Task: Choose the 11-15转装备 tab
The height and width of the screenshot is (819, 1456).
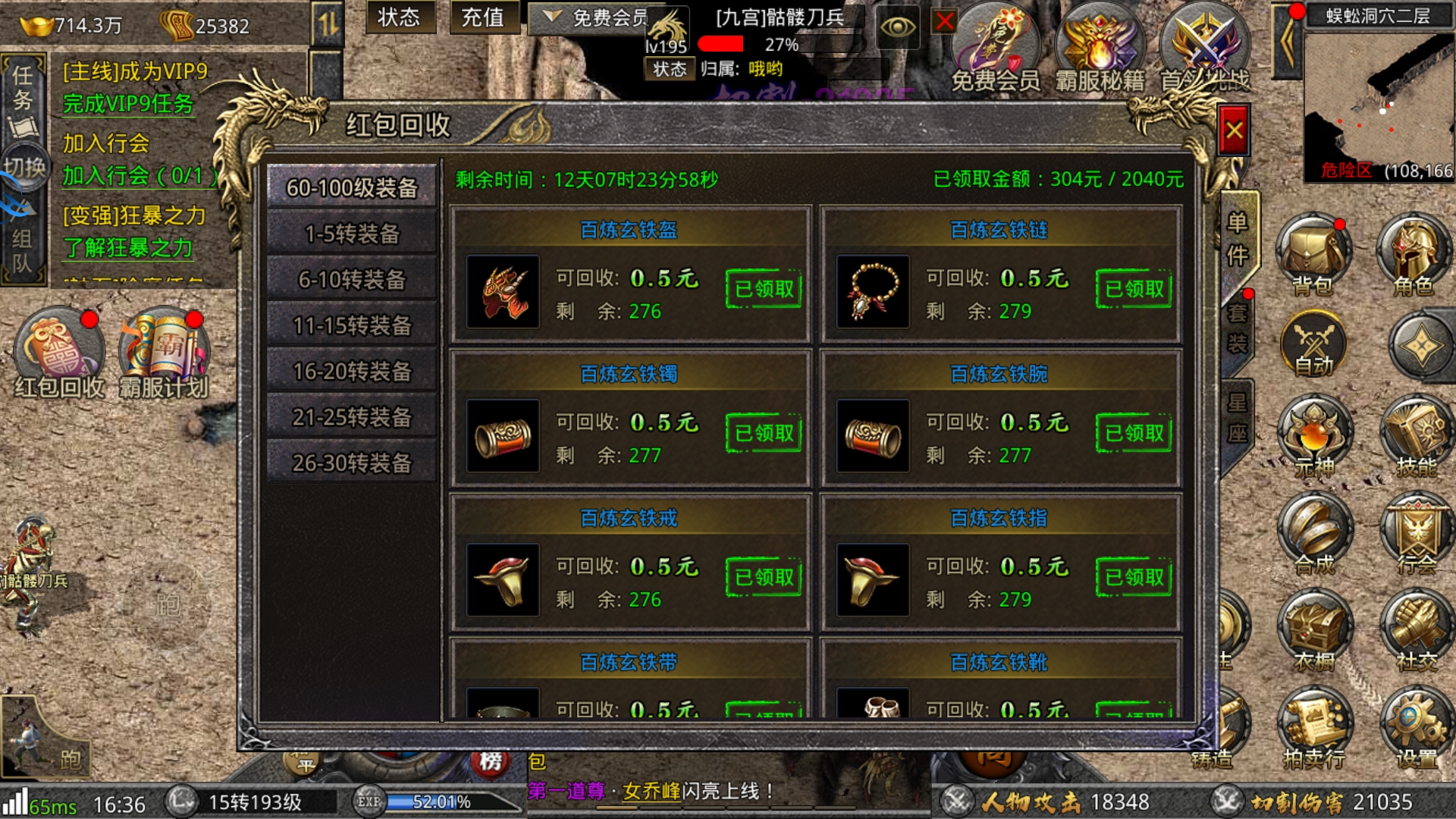Action: pos(352,325)
